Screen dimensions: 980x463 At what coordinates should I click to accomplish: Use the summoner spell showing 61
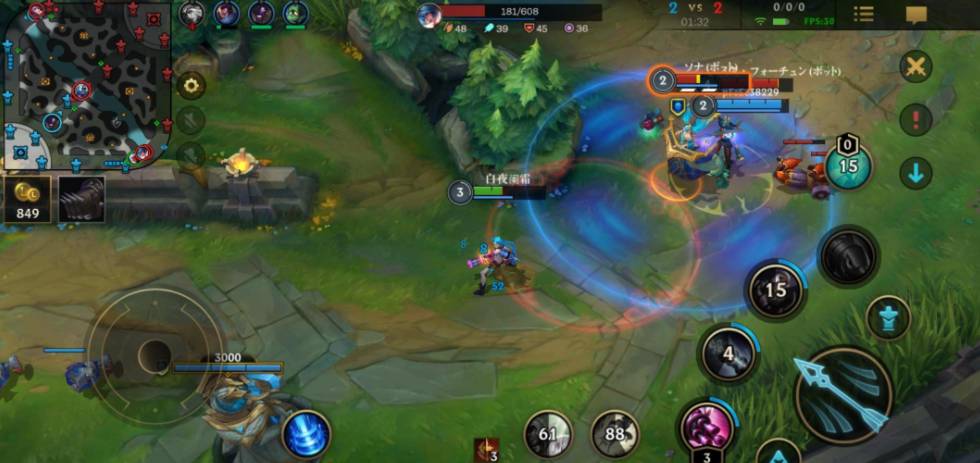[x=548, y=435]
